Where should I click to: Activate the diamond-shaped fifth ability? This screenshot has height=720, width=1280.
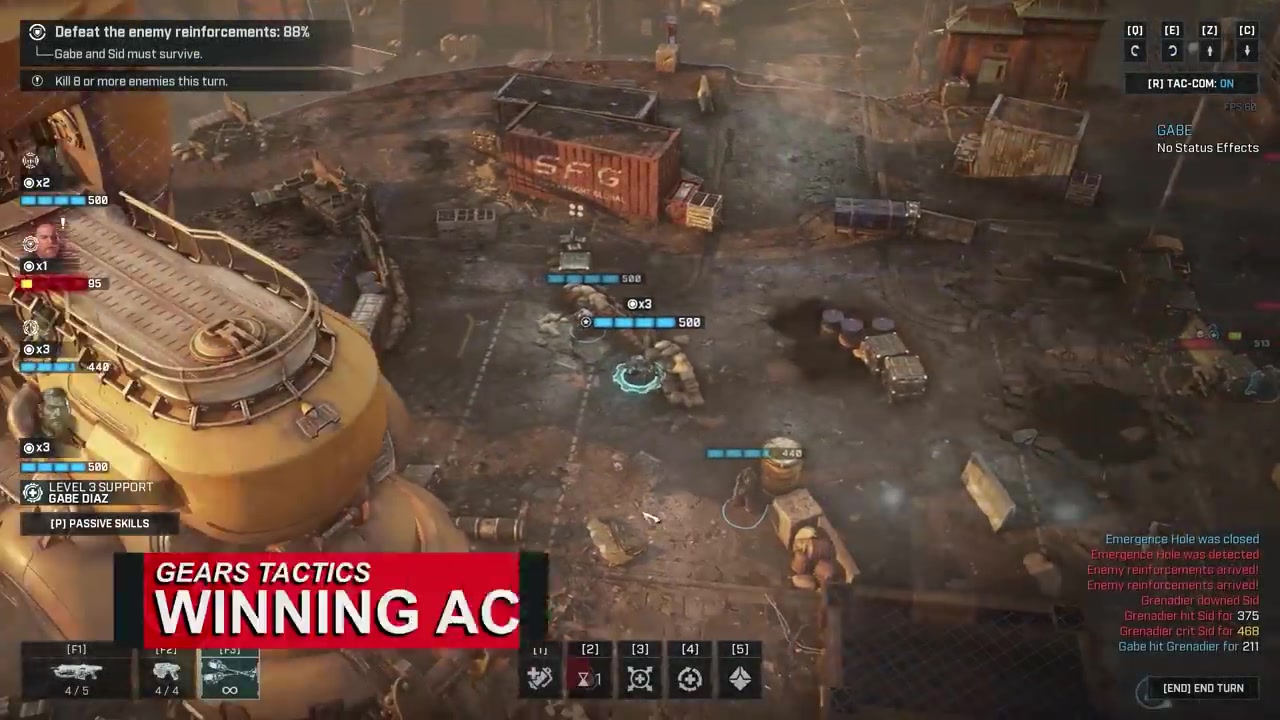click(740, 679)
